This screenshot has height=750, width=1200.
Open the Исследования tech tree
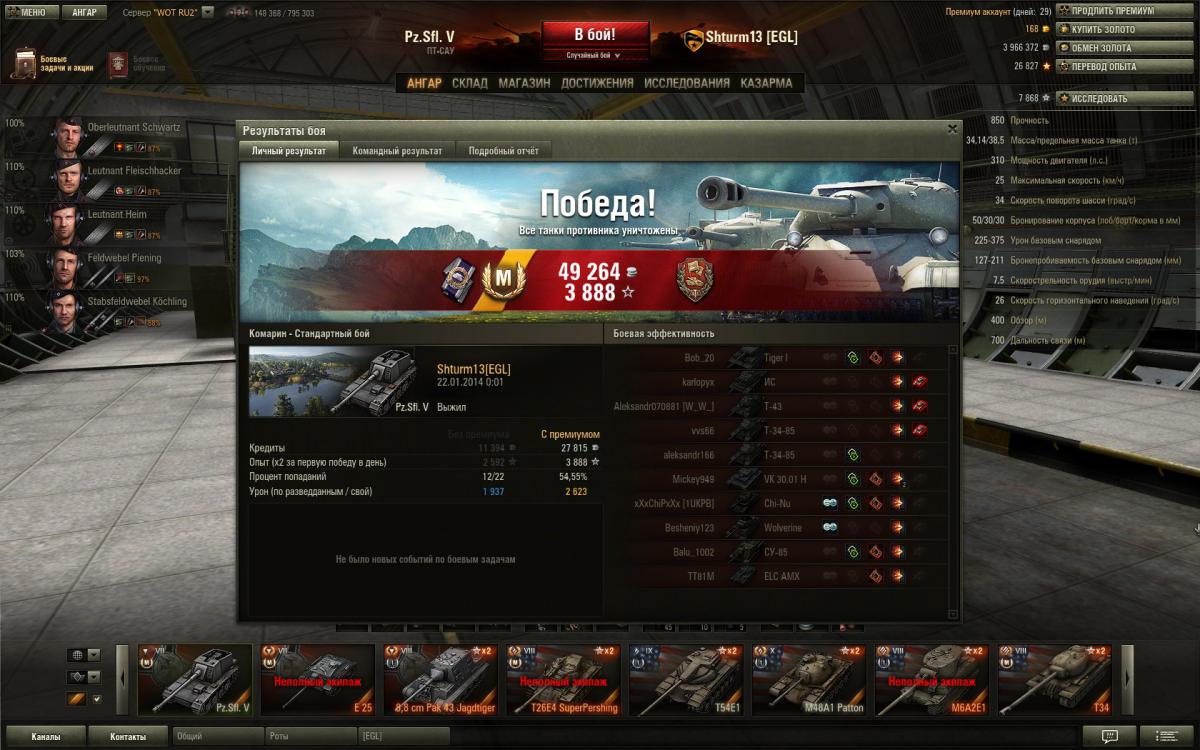686,83
